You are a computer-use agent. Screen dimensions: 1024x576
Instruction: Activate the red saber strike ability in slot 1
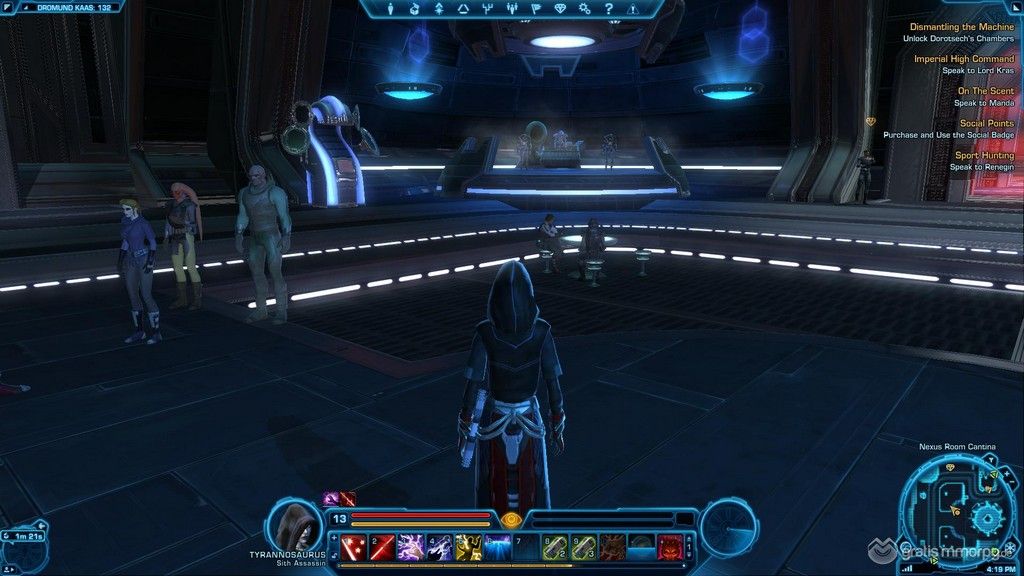click(353, 547)
